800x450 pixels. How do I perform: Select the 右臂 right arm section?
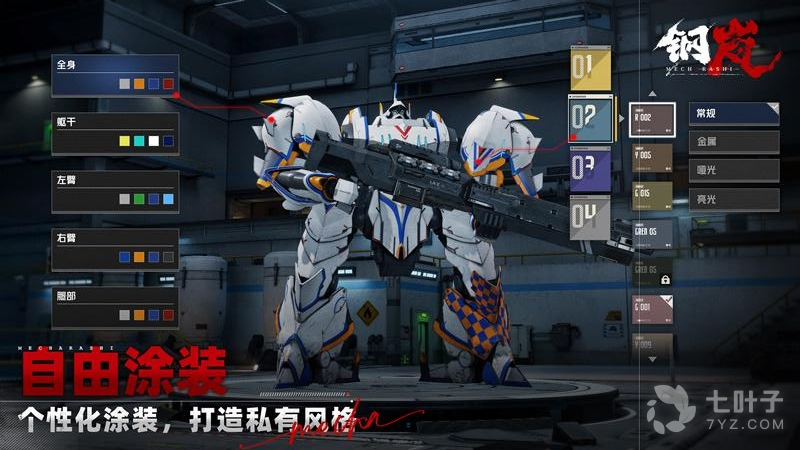[x=115, y=249]
